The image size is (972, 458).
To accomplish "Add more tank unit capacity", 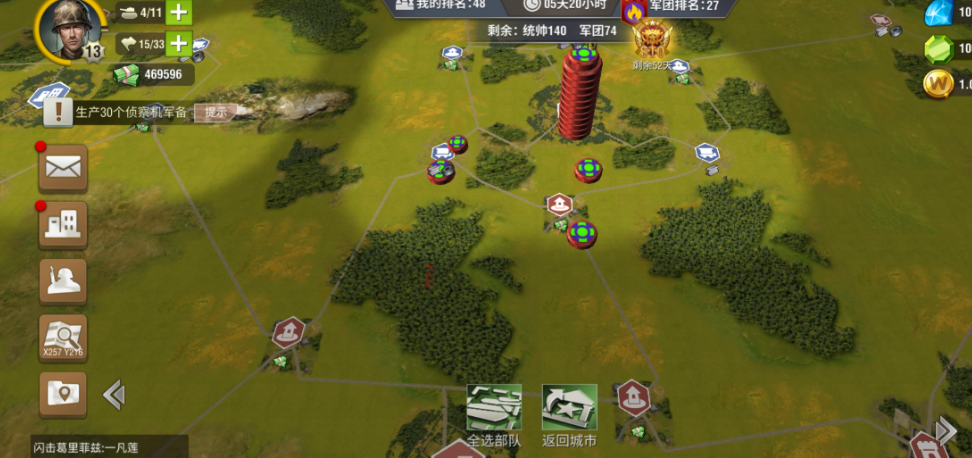I will coord(179,13).
